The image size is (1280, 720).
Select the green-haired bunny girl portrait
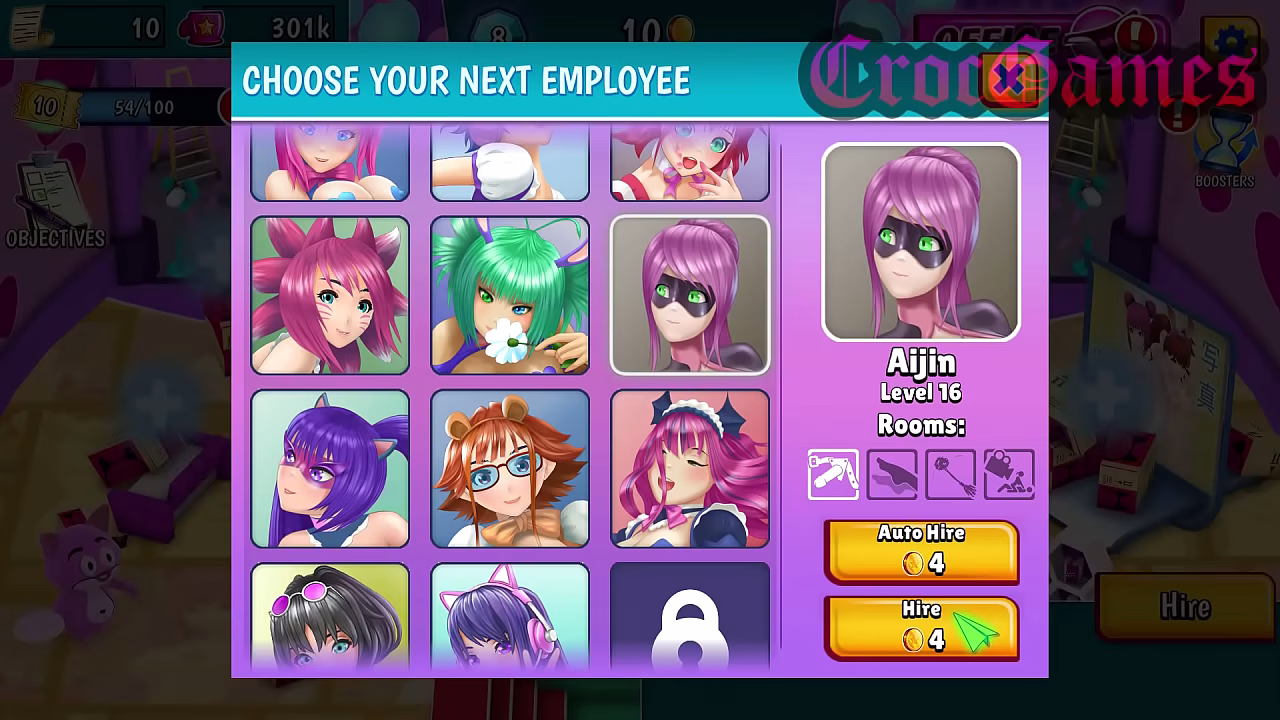(510, 295)
